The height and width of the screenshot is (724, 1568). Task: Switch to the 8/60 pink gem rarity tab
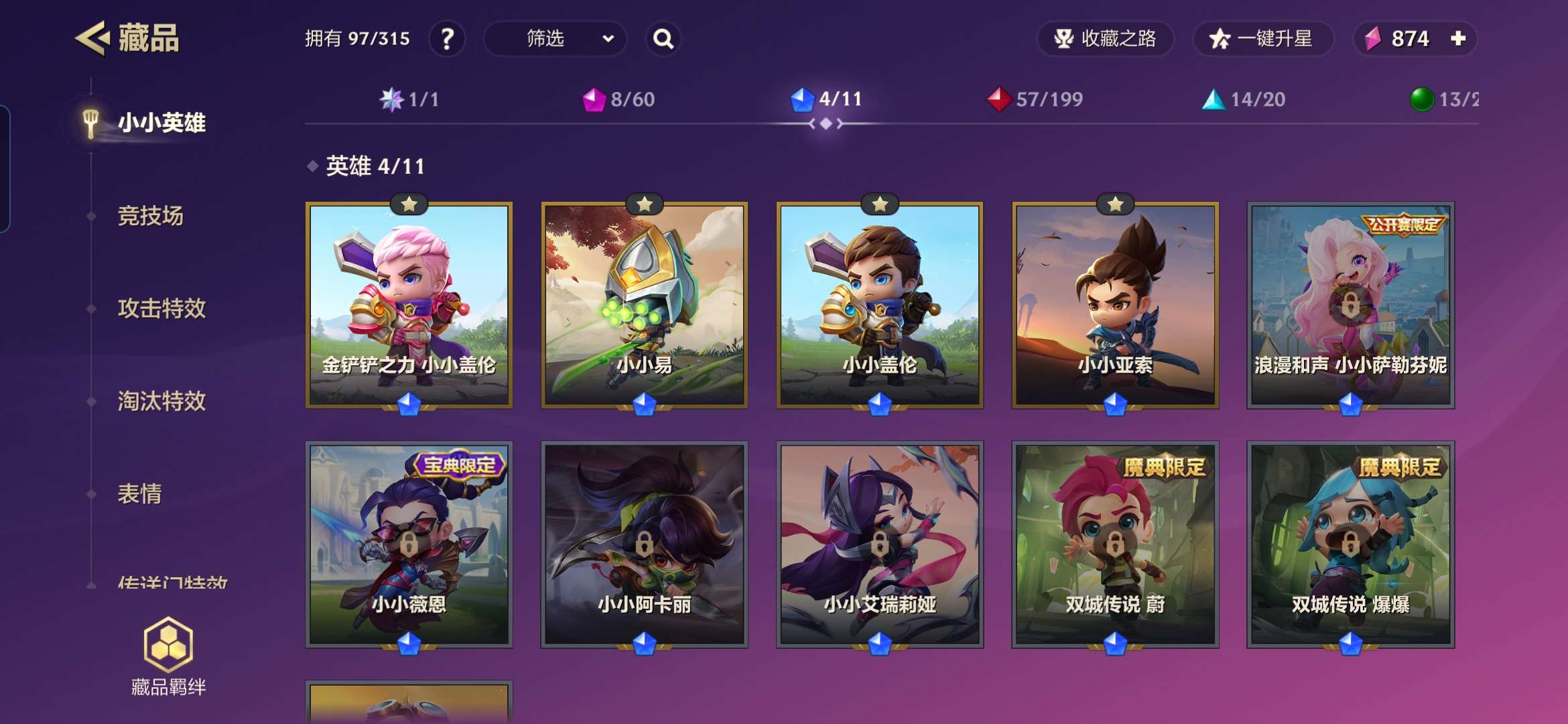pos(618,100)
